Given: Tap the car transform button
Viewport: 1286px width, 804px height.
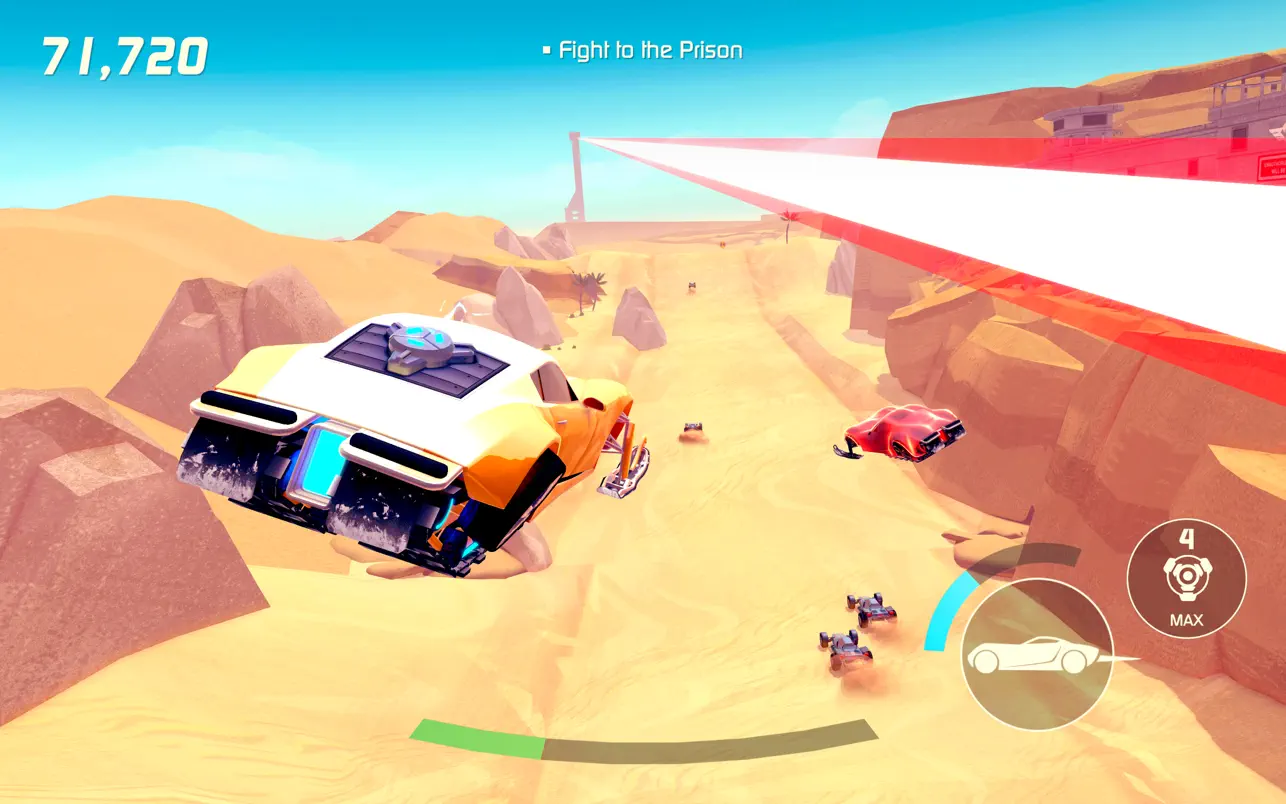Looking at the screenshot, I should click(1037, 655).
